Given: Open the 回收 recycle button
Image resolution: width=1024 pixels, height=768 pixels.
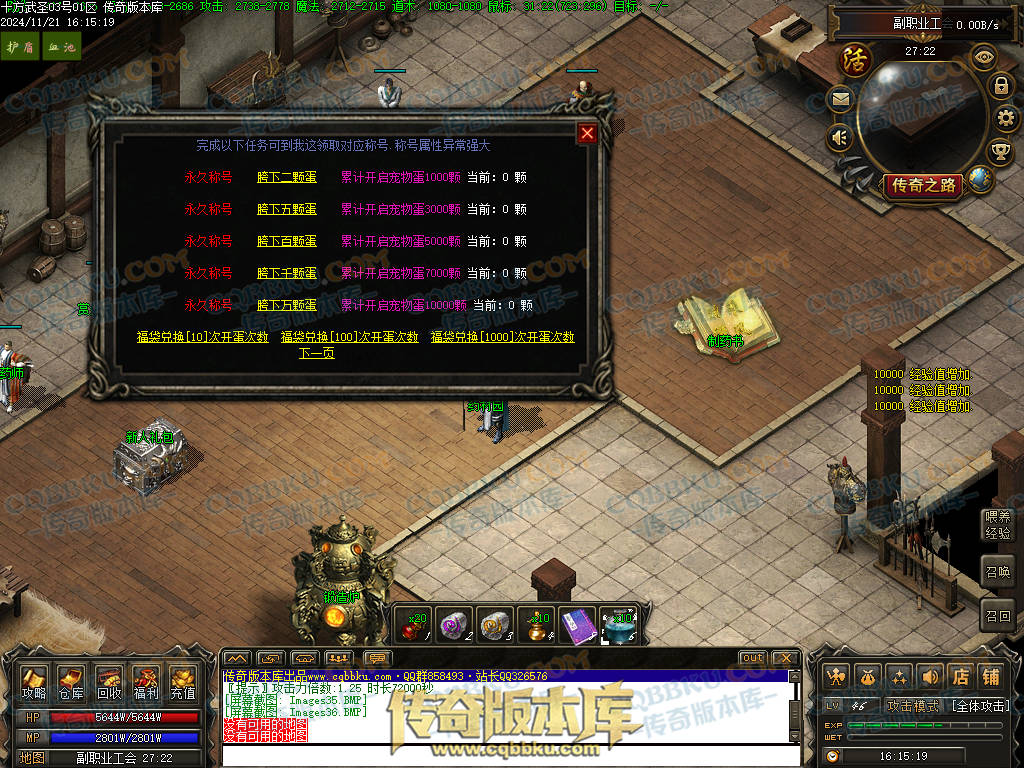Looking at the screenshot, I should pyautogui.click(x=108, y=683).
